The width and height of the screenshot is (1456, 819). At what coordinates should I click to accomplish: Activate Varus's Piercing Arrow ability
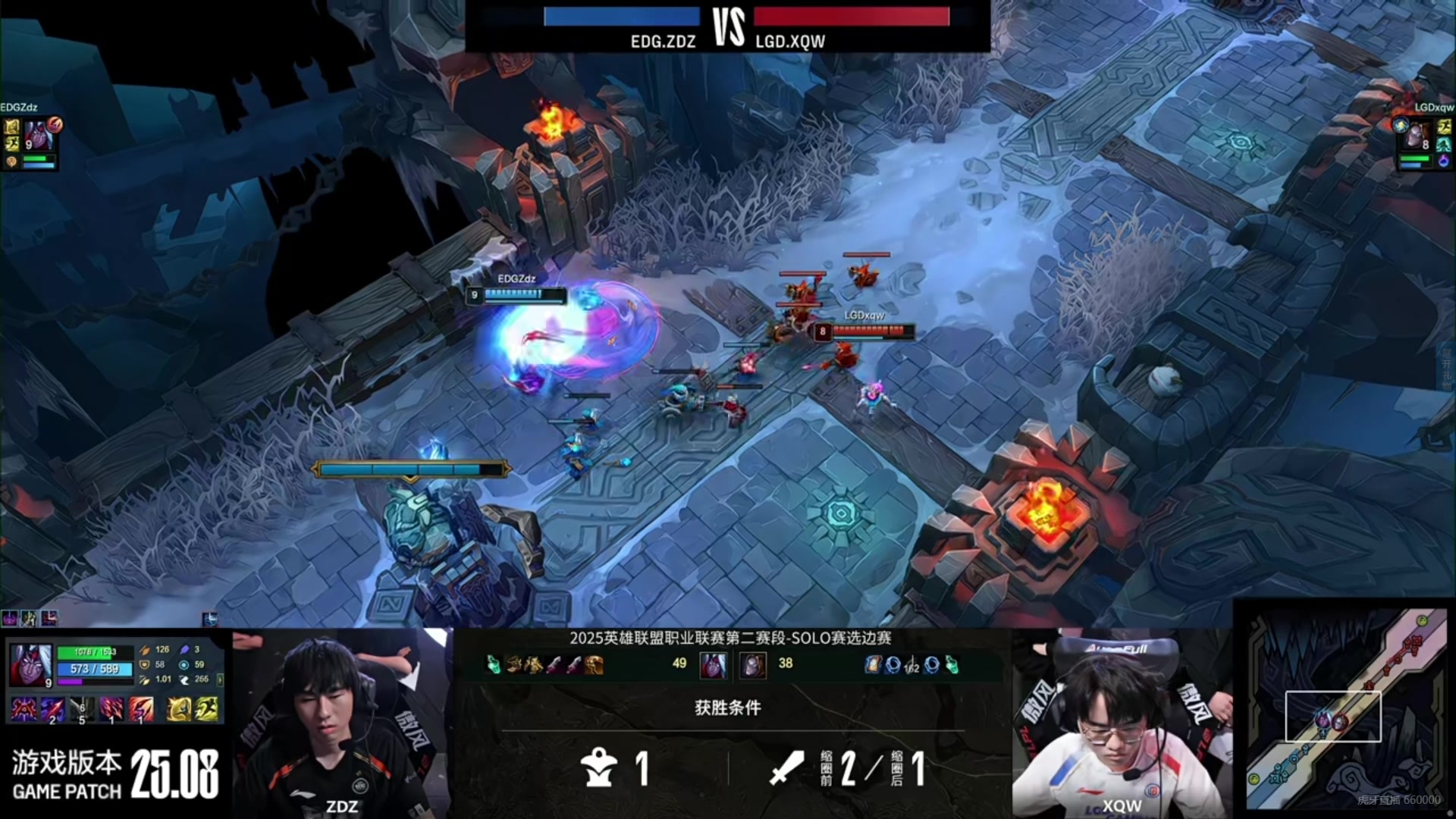coord(53,709)
